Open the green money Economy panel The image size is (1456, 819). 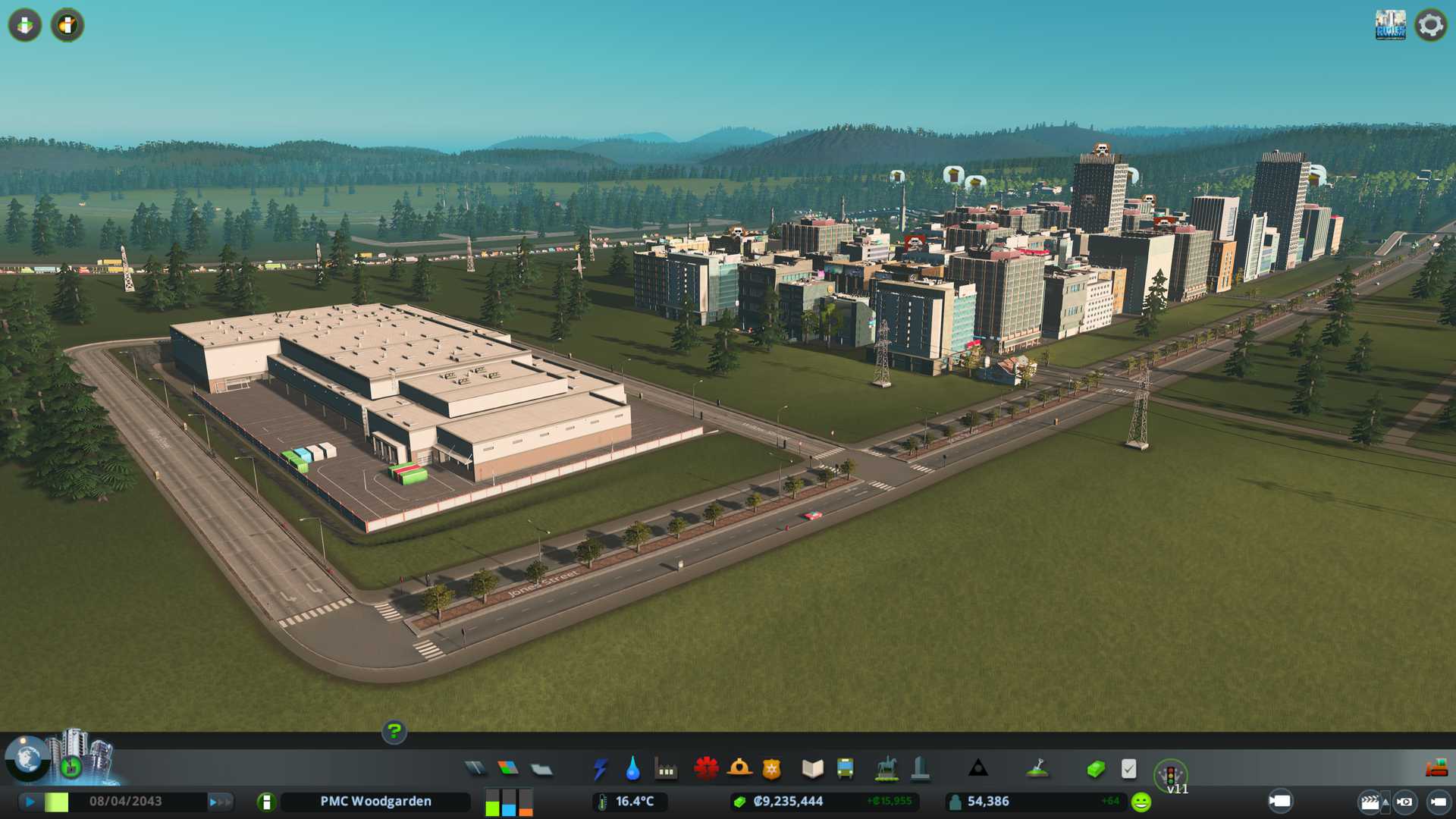pyautogui.click(x=1096, y=769)
